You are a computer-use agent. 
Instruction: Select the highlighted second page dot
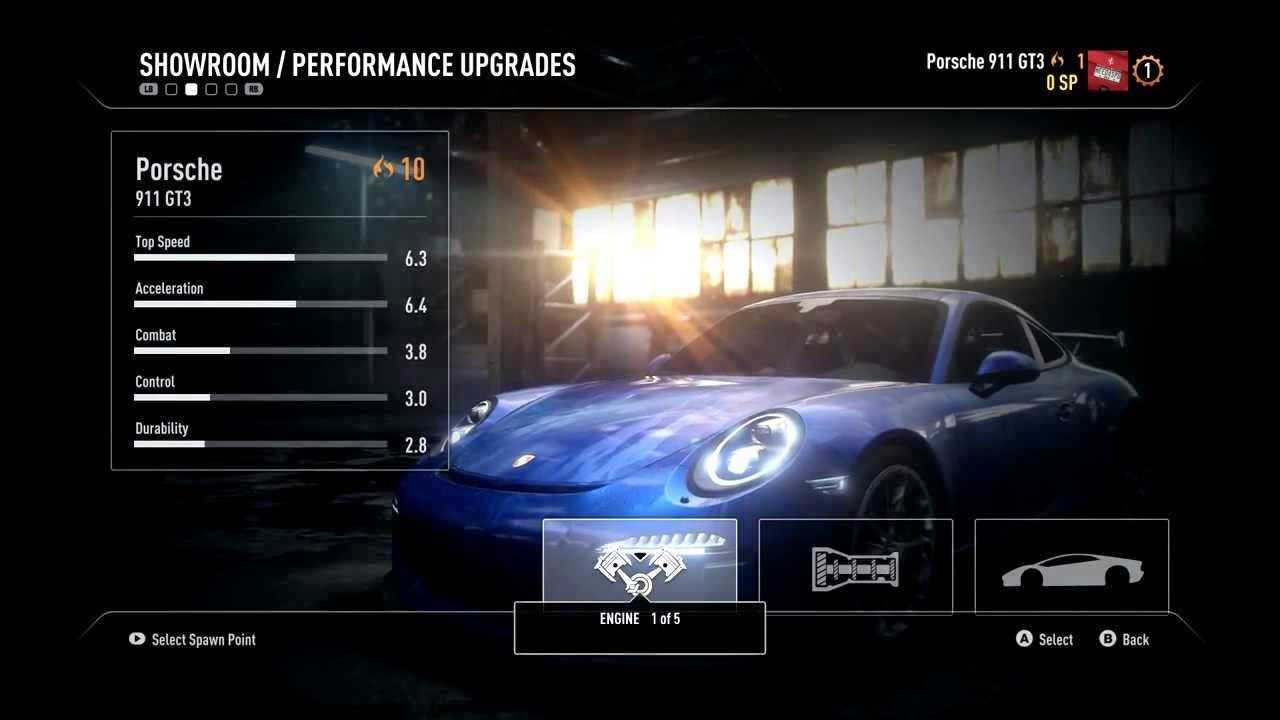(x=191, y=88)
